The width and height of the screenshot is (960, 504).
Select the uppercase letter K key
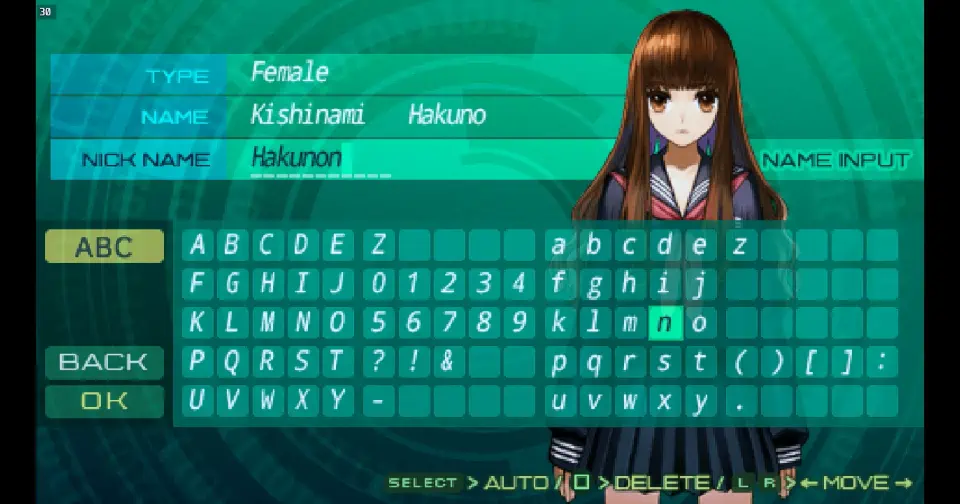198,323
